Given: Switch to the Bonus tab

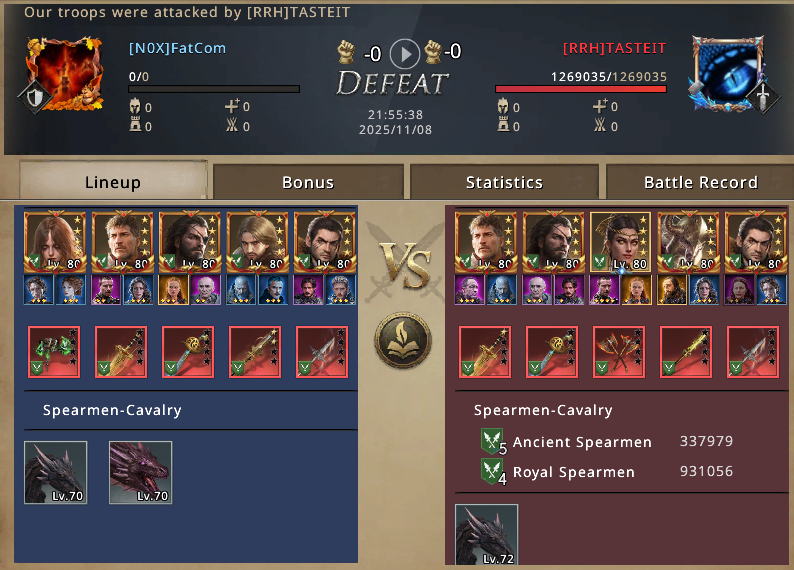Looking at the screenshot, I should pos(308,182).
